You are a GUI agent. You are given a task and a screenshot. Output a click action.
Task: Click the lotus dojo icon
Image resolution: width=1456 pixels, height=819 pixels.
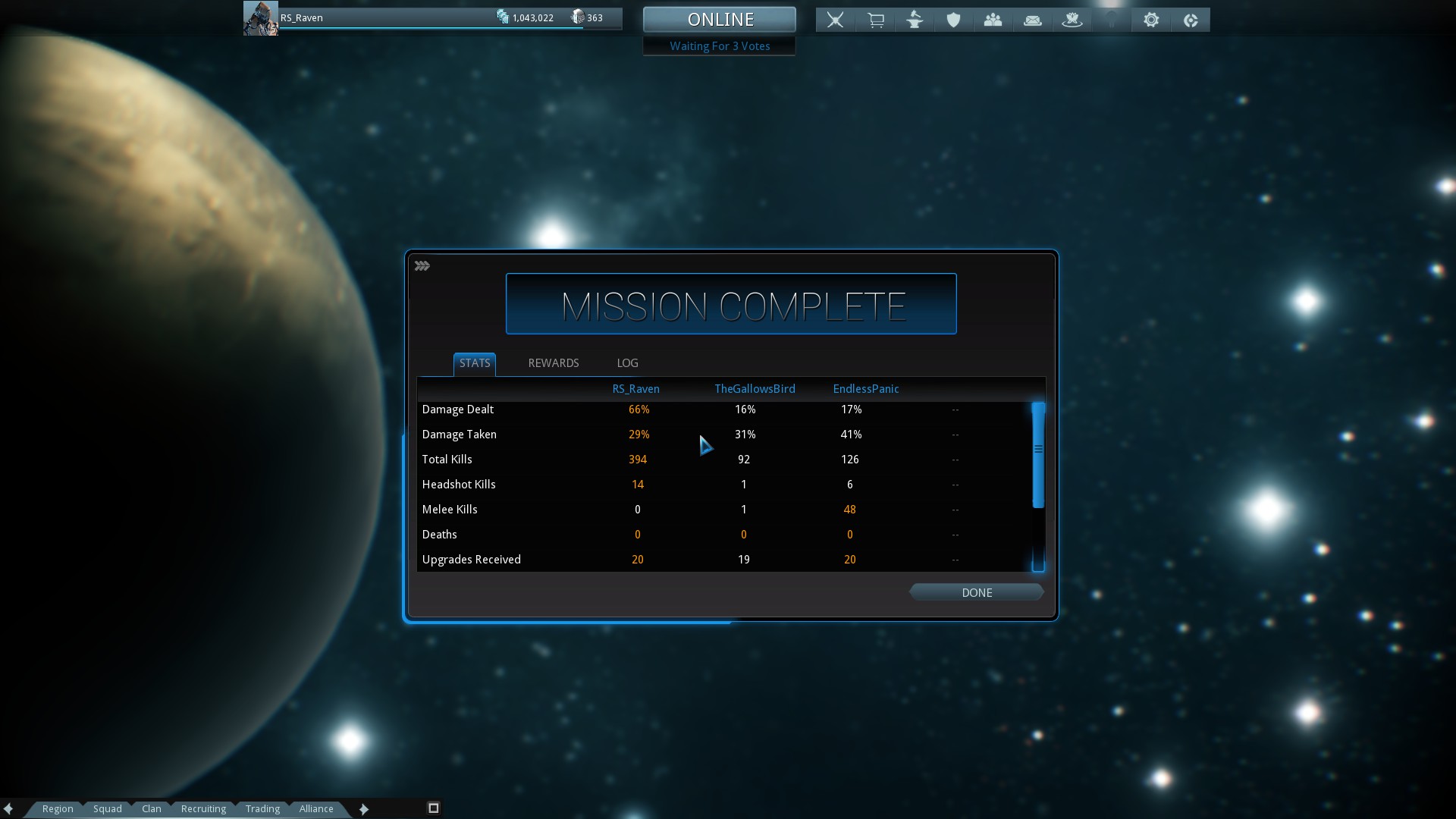click(1072, 20)
